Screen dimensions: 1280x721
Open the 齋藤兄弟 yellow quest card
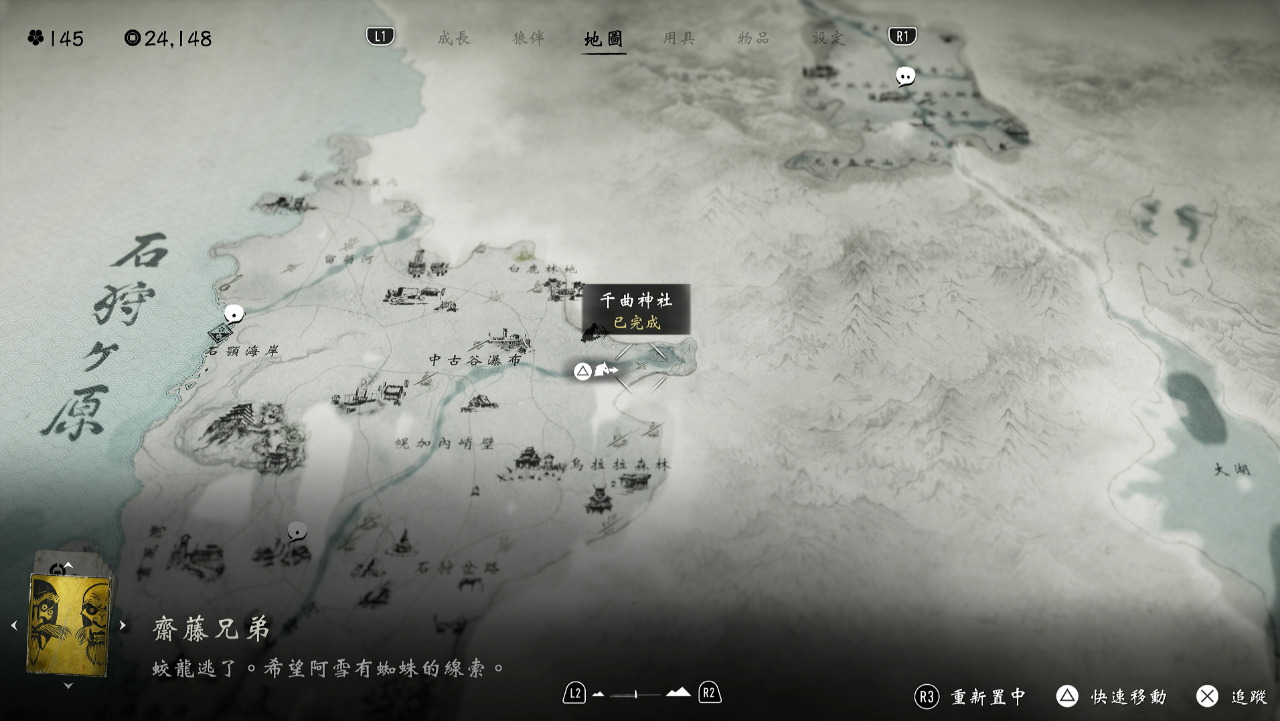pyautogui.click(x=68, y=625)
